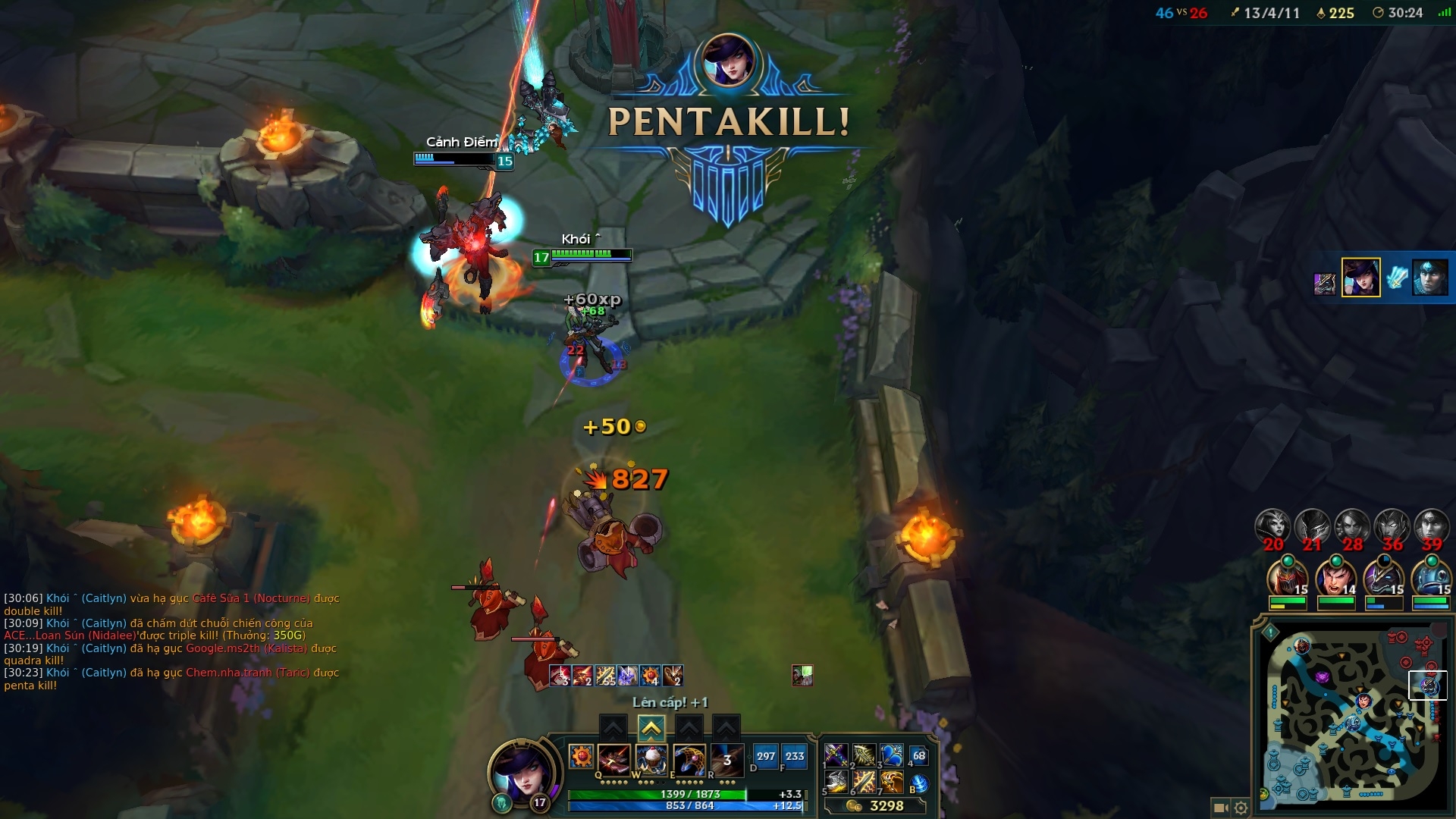Click the blue Recall button
The height and width of the screenshot is (819, 1456).
[919, 783]
